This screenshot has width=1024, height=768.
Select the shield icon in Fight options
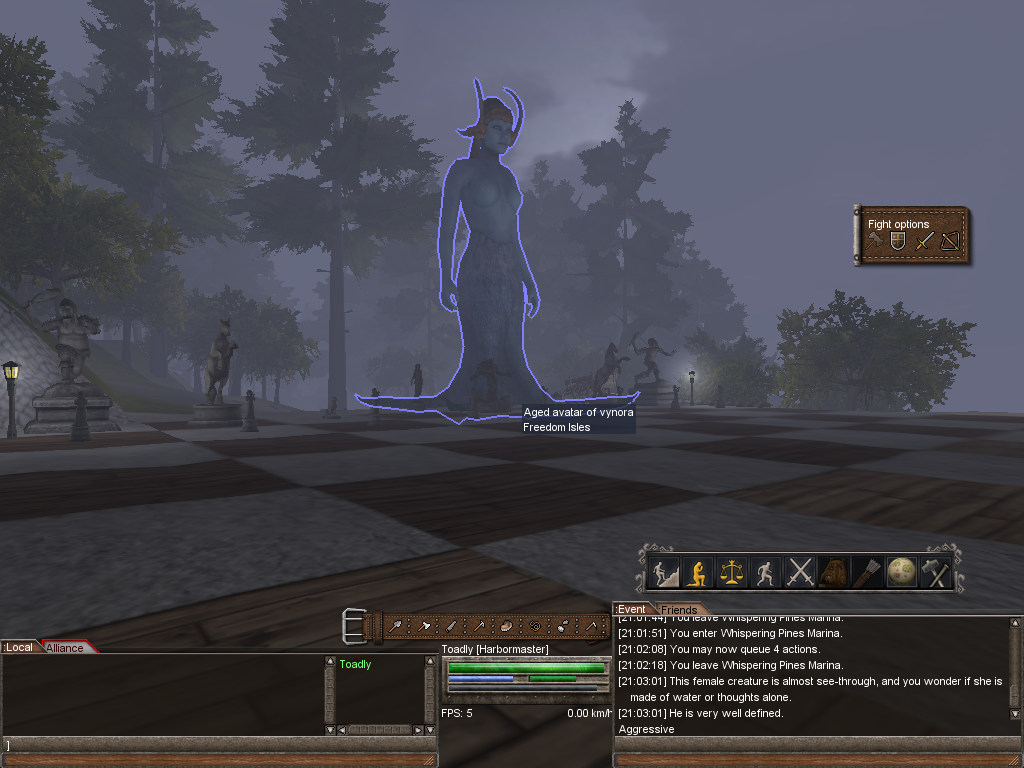tap(897, 241)
